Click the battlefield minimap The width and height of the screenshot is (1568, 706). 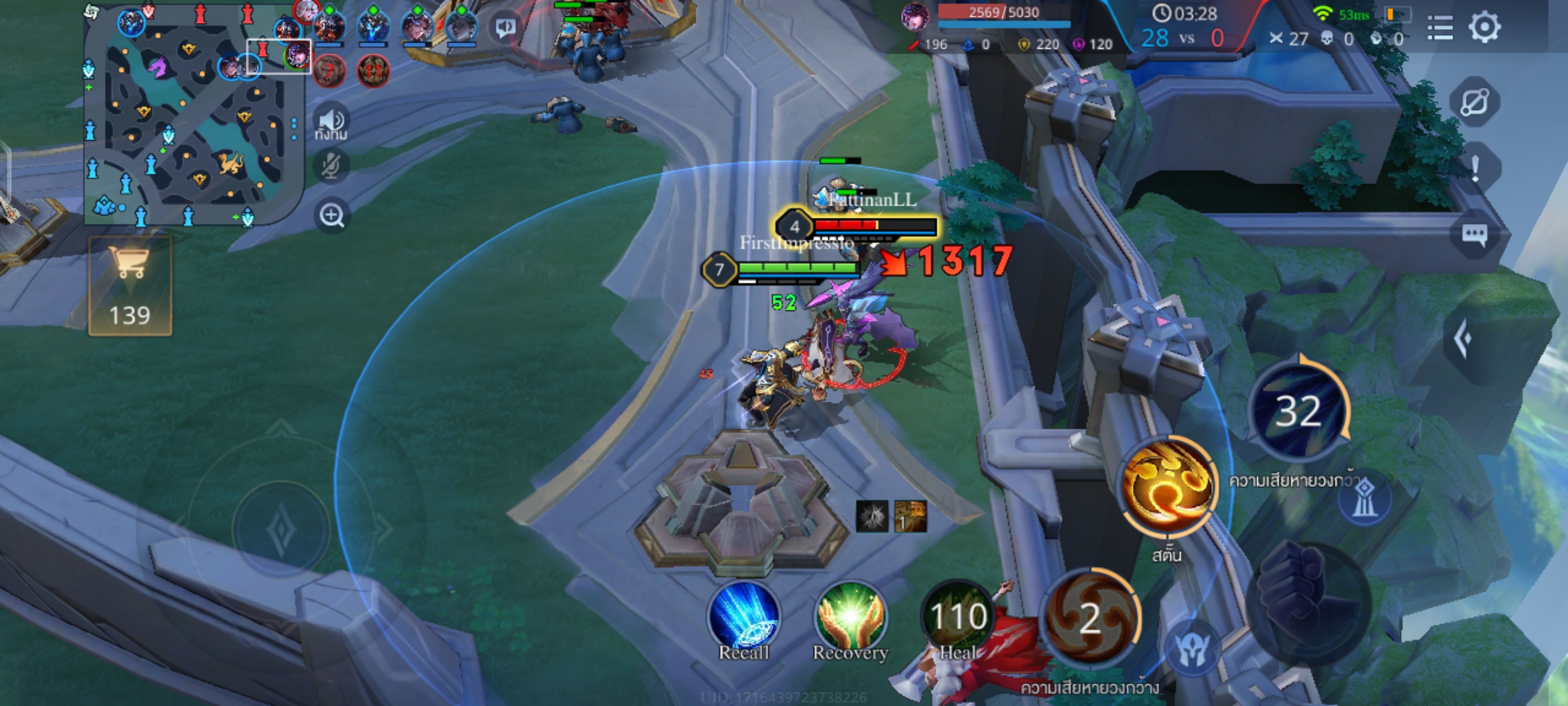click(x=194, y=122)
